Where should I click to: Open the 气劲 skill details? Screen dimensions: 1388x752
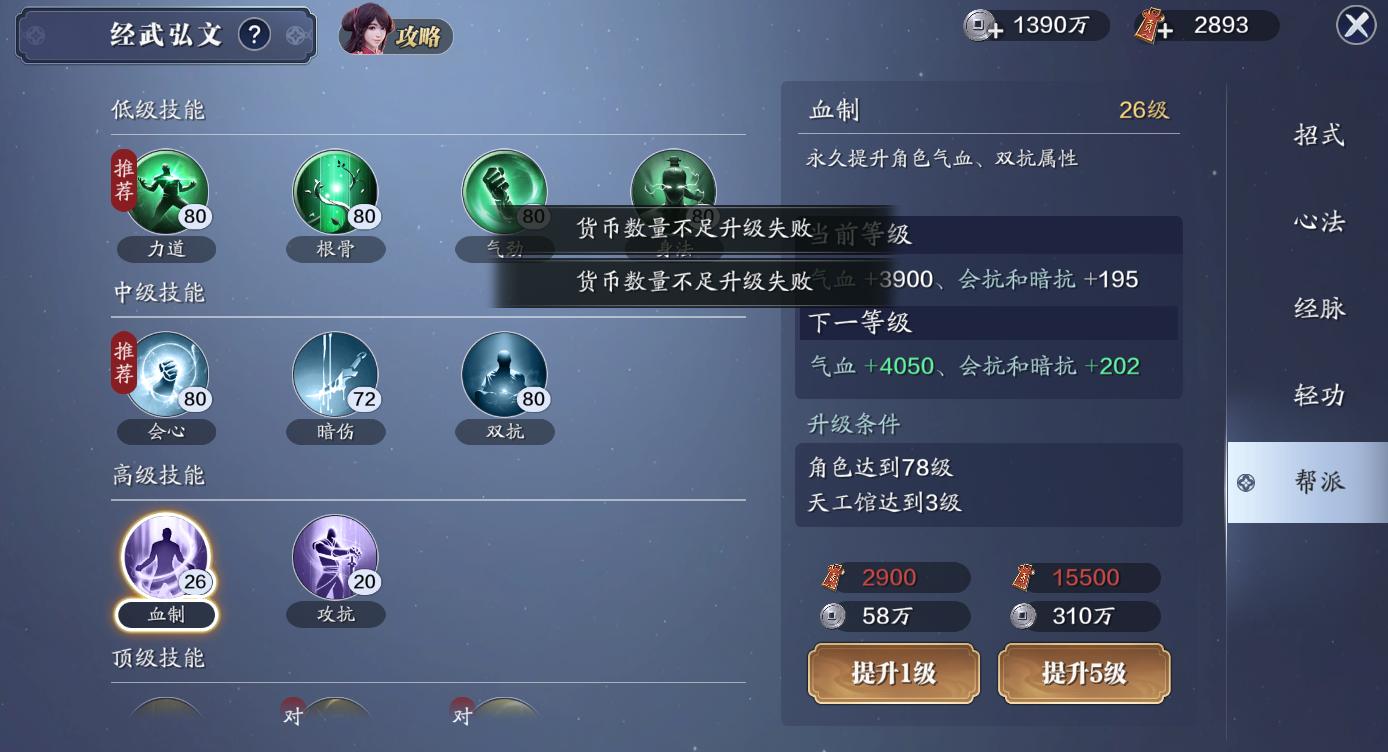tap(504, 192)
